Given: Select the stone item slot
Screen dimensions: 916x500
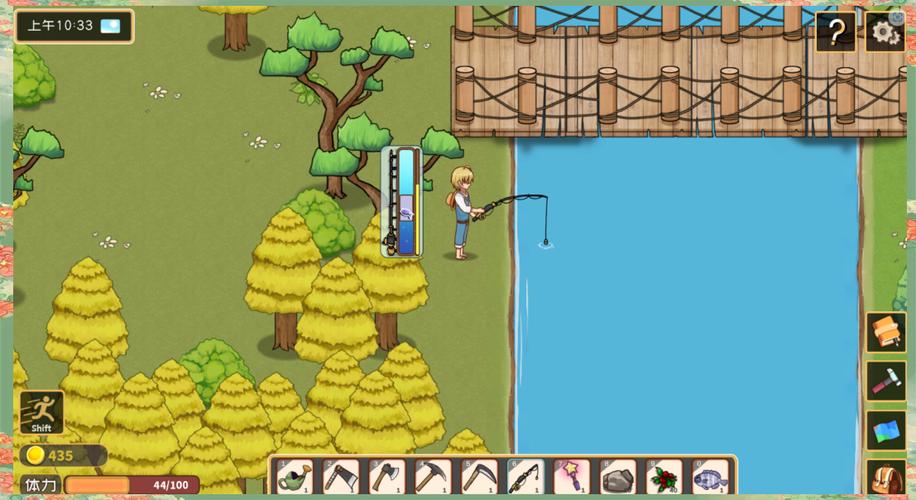Looking at the screenshot, I should point(618,477).
